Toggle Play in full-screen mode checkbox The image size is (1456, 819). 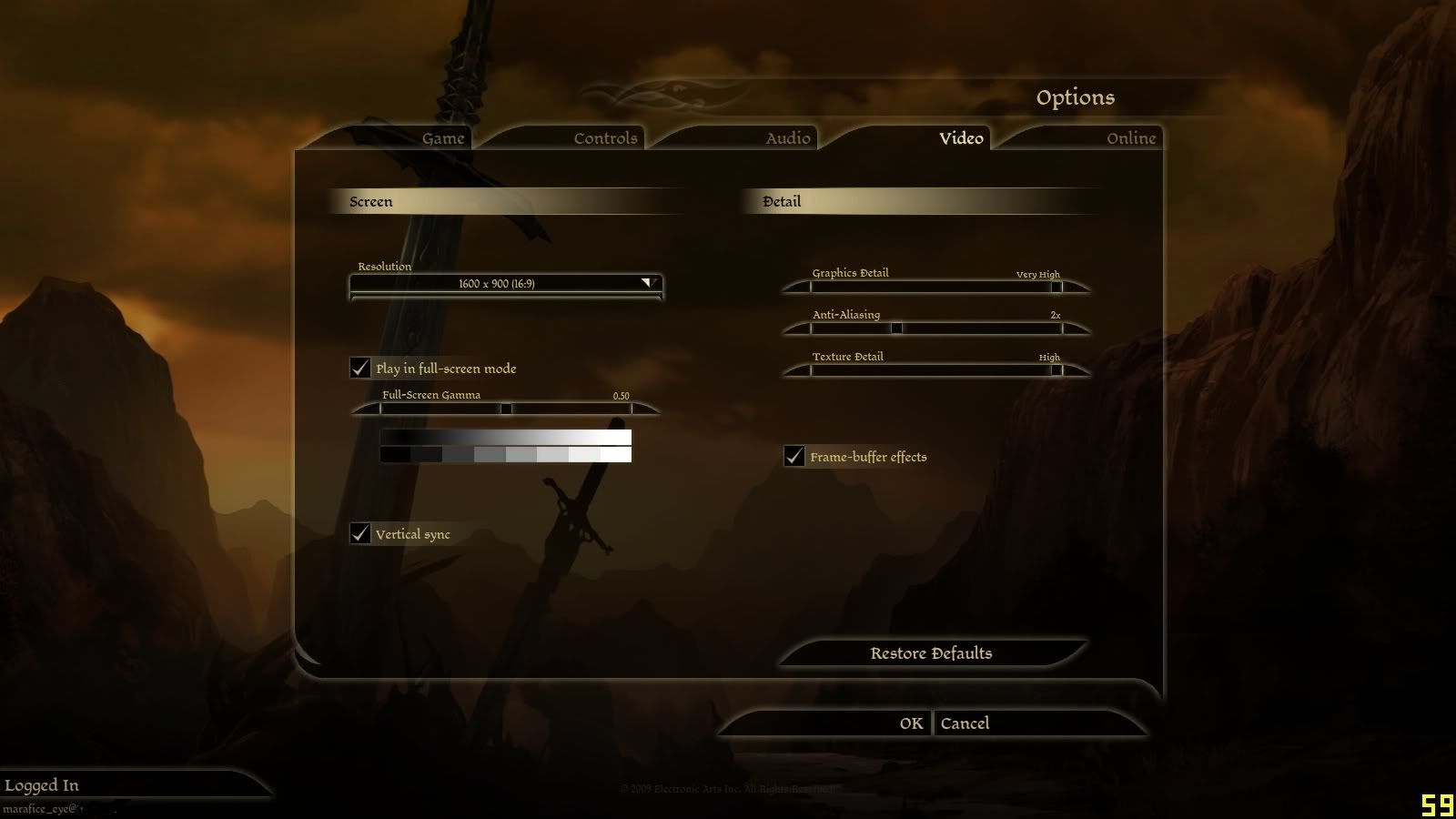pos(360,368)
